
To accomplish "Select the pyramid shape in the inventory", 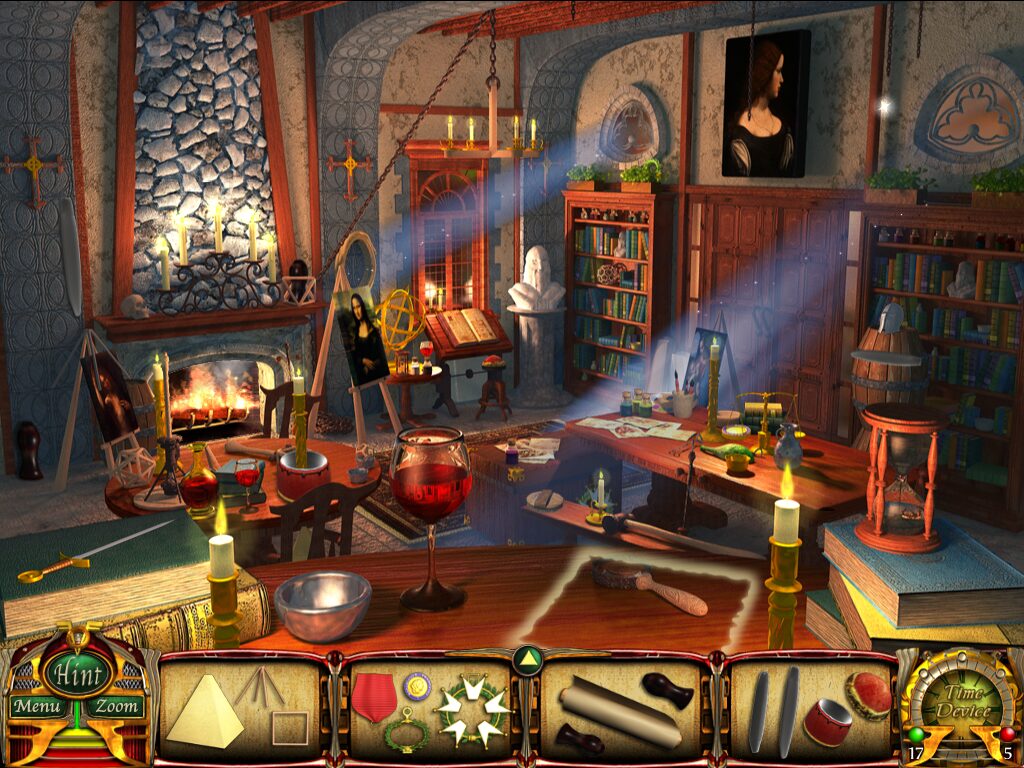I will tap(204, 712).
